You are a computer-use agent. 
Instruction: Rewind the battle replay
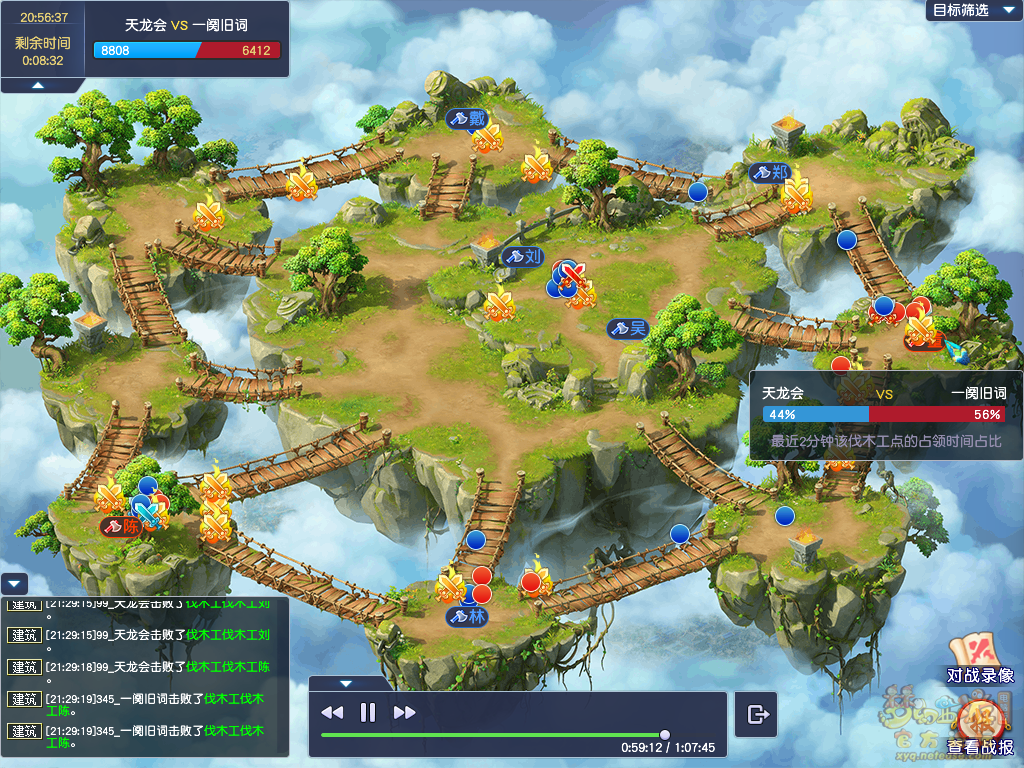coord(332,712)
